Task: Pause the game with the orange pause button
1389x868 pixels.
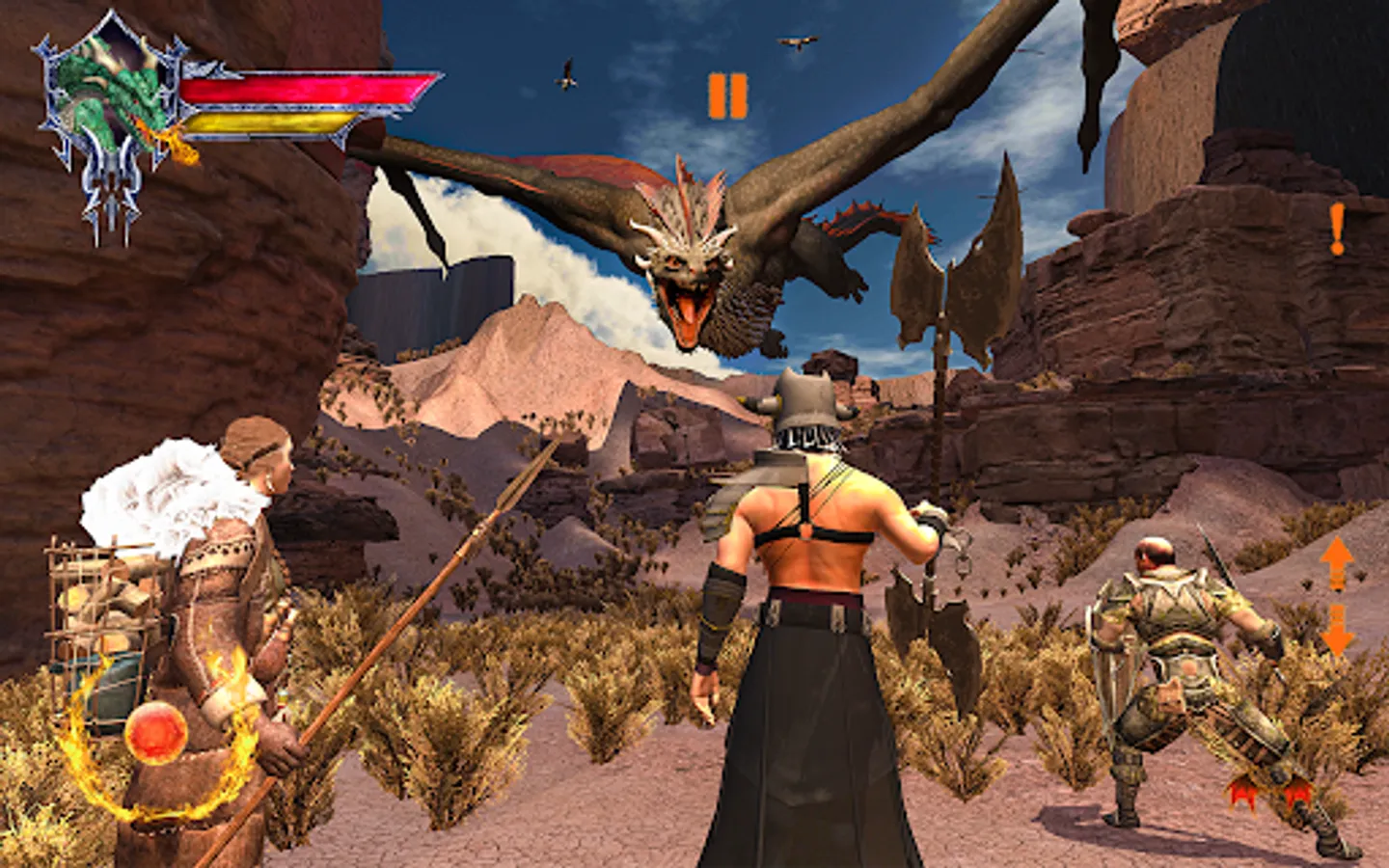Action: [x=727, y=96]
